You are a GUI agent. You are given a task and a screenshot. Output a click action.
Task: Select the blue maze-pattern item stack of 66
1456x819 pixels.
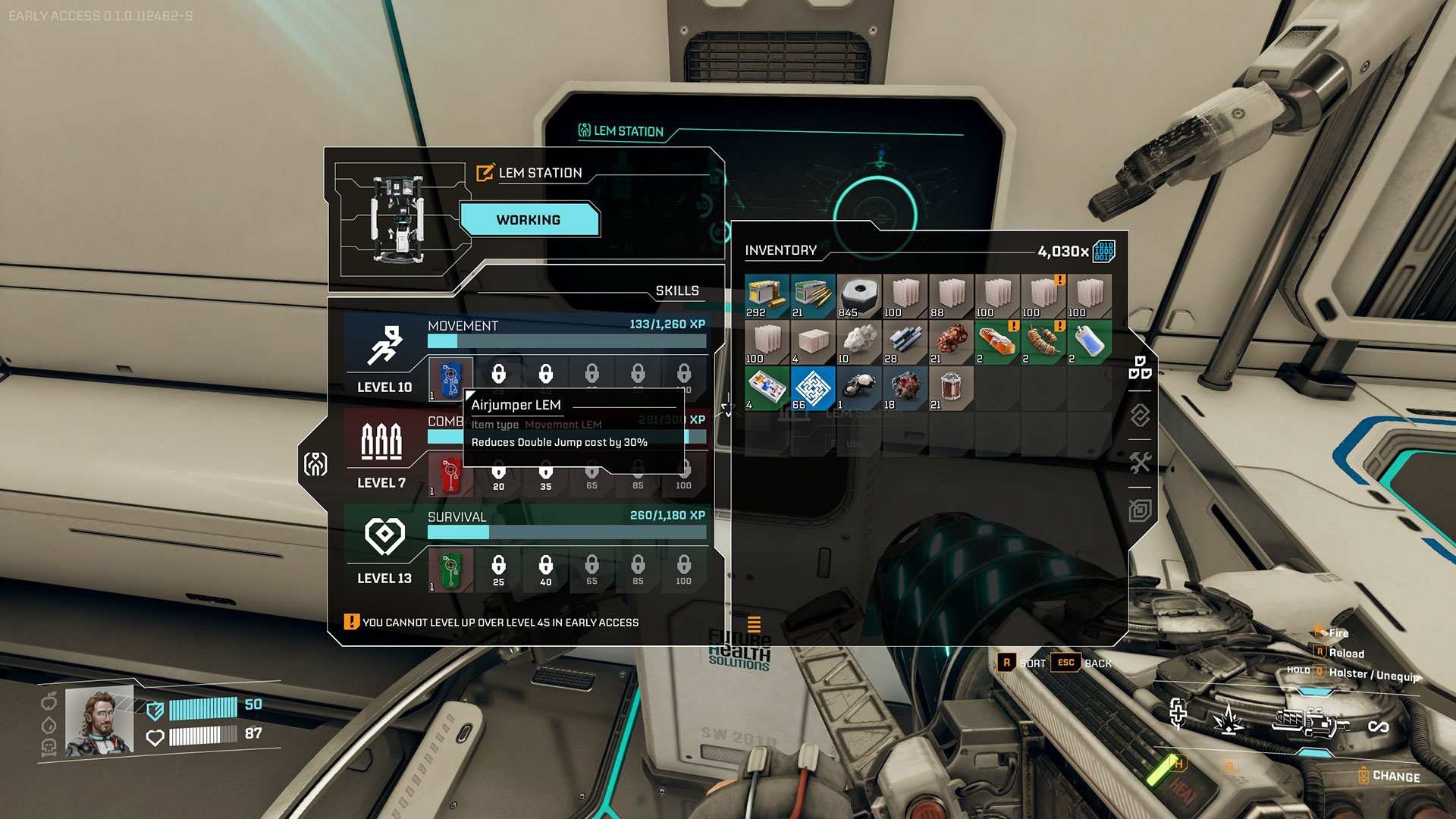pyautogui.click(x=813, y=388)
